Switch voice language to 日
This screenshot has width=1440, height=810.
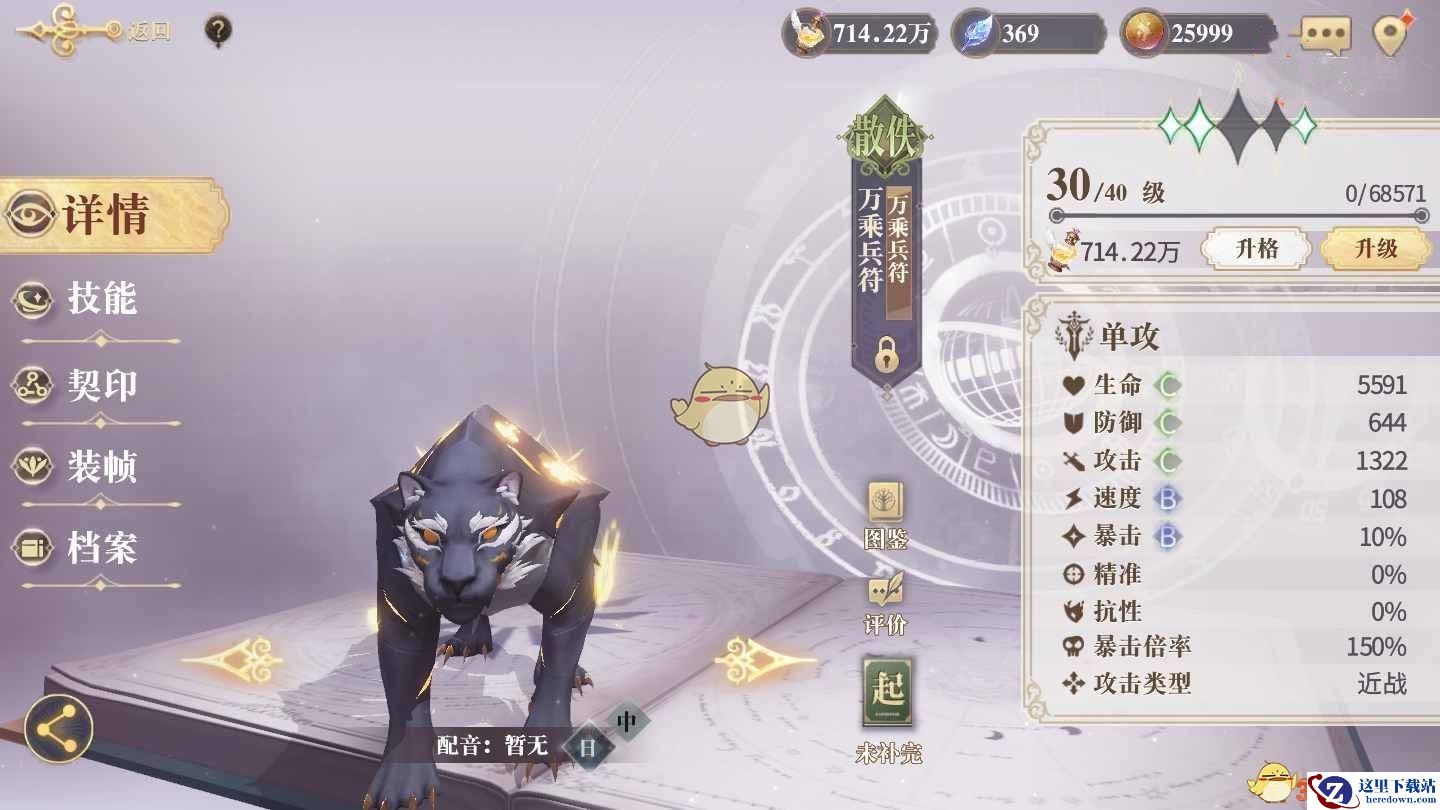[x=588, y=747]
